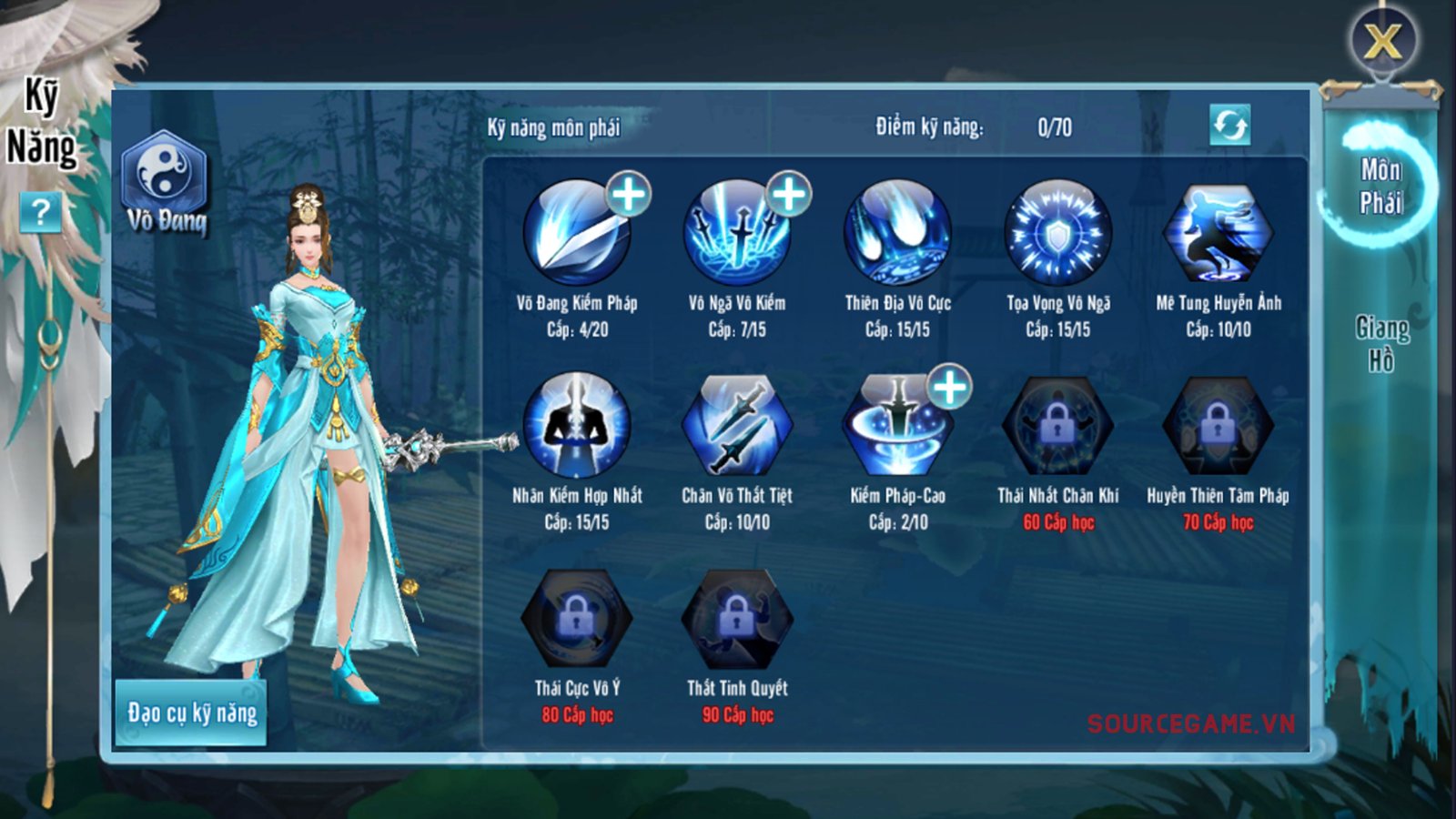Switch to the Giang Hồ tab

(x=1381, y=344)
